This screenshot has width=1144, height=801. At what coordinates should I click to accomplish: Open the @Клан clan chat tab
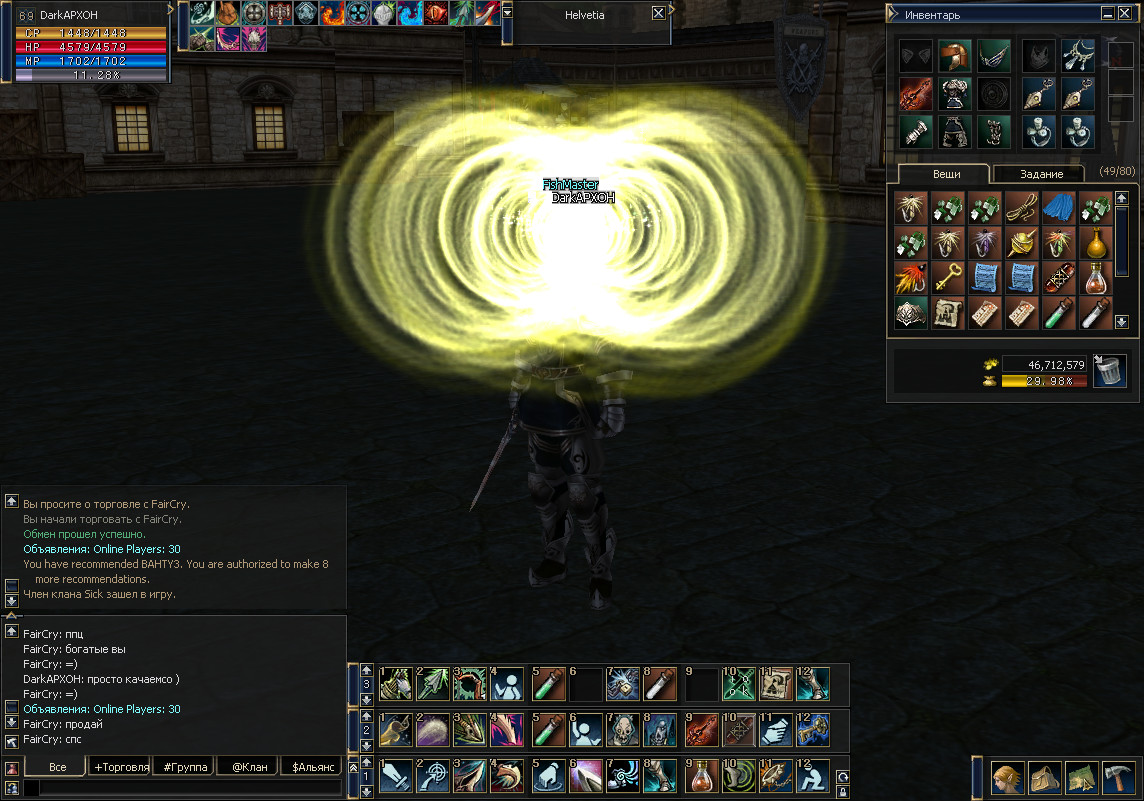tap(248, 767)
